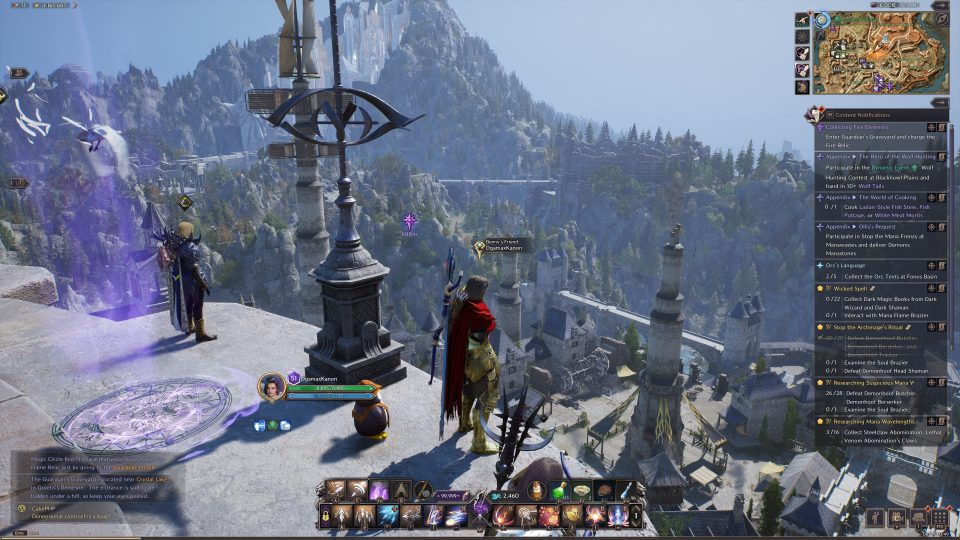The width and height of the screenshot is (960, 540).
Task: Click the Content Notifications header
Action: [860, 115]
